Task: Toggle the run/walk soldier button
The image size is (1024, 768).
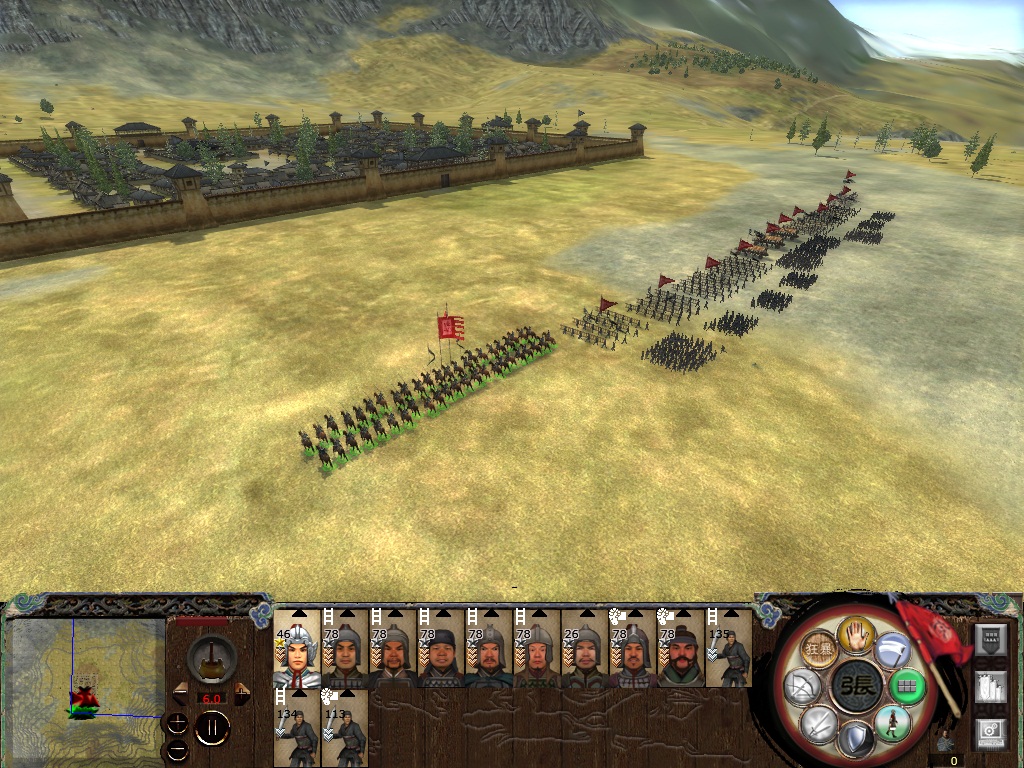Action: tap(891, 723)
